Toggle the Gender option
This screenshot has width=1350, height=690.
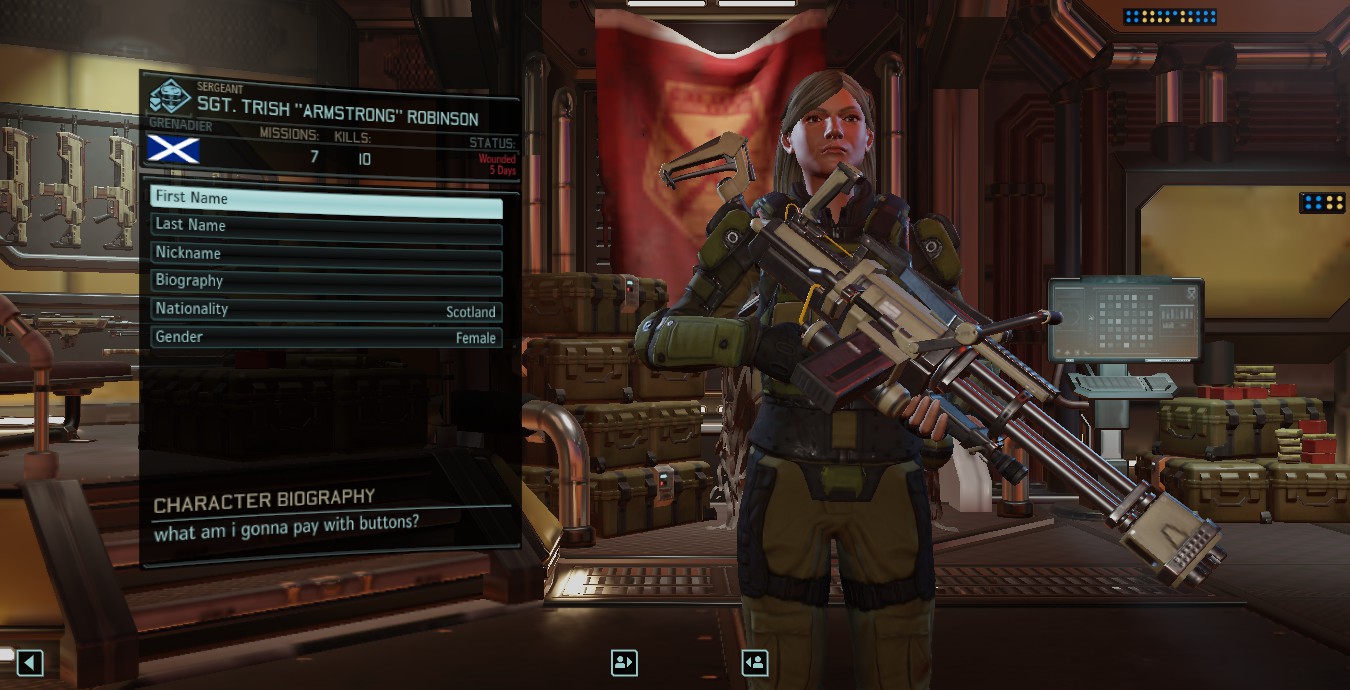326,338
